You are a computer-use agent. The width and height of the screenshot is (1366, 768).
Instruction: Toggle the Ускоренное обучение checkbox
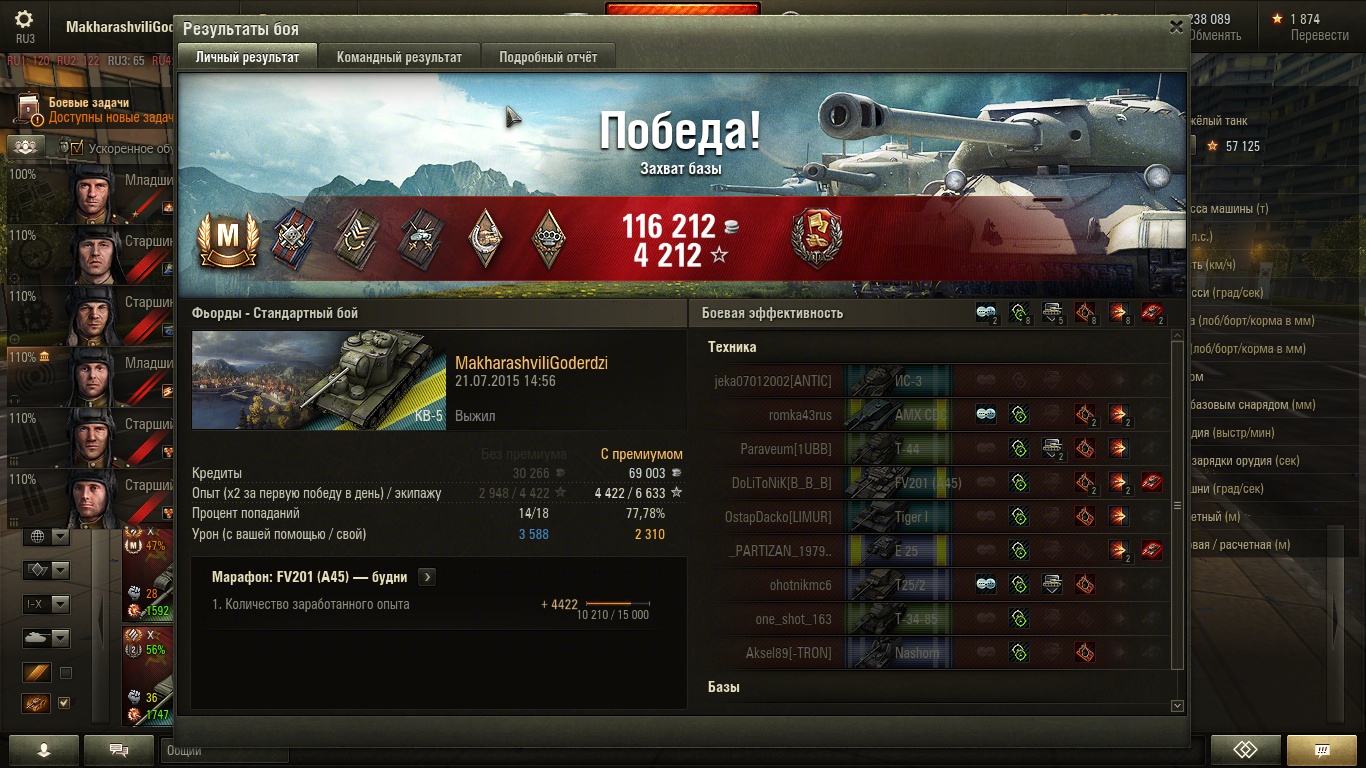pos(77,148)
